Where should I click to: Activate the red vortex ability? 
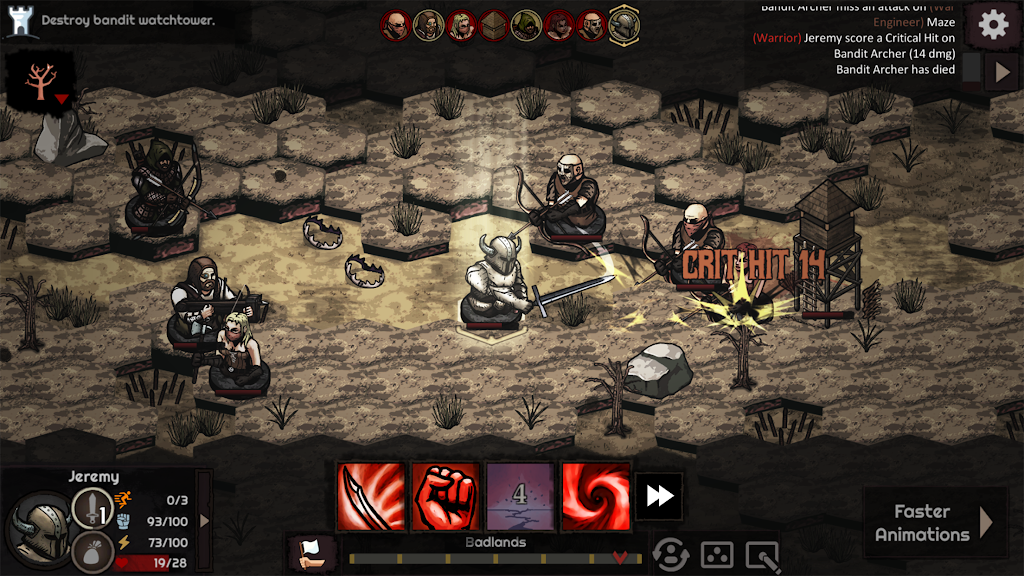click(x=595, y=496)
